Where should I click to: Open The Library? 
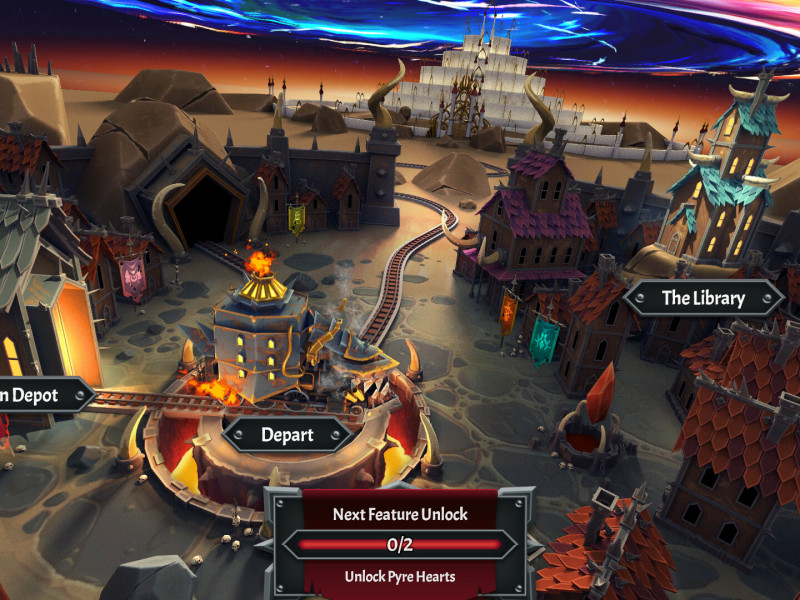point(703,298)
